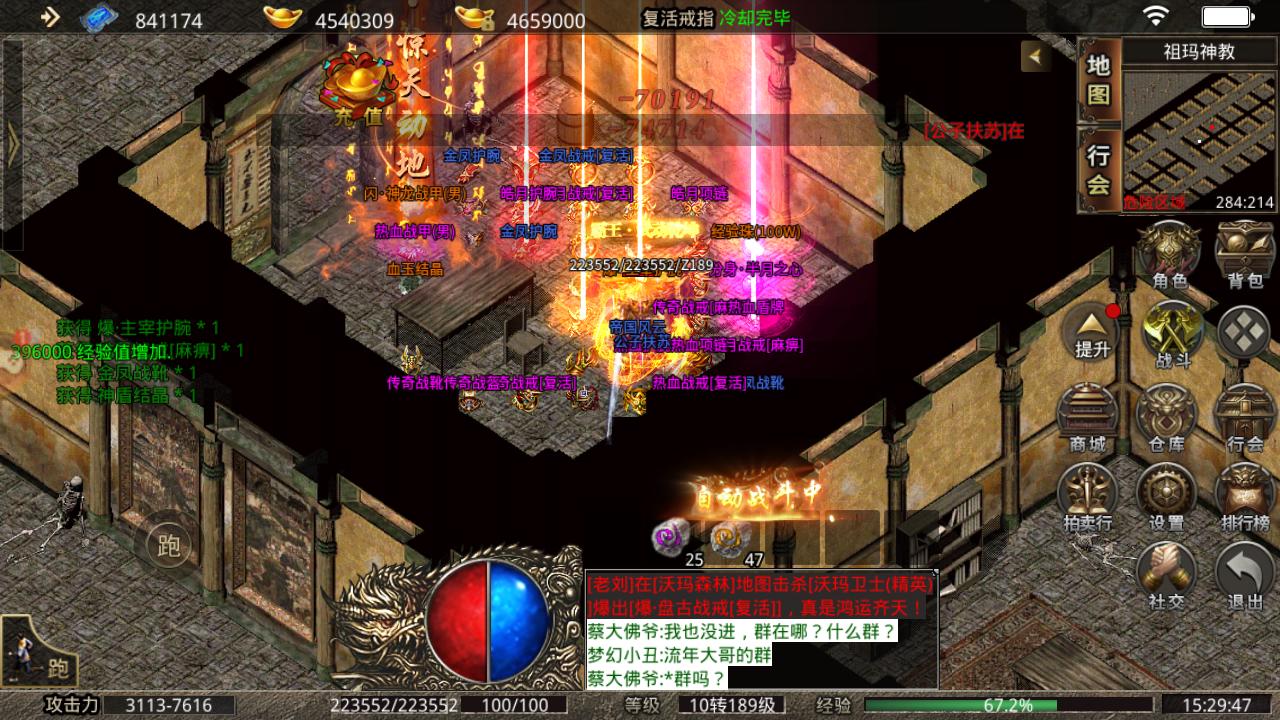The width and height of the screenshot is (1280, 720).
Task: Open the 仓库 warehouse
Action: click(1166, 414)
